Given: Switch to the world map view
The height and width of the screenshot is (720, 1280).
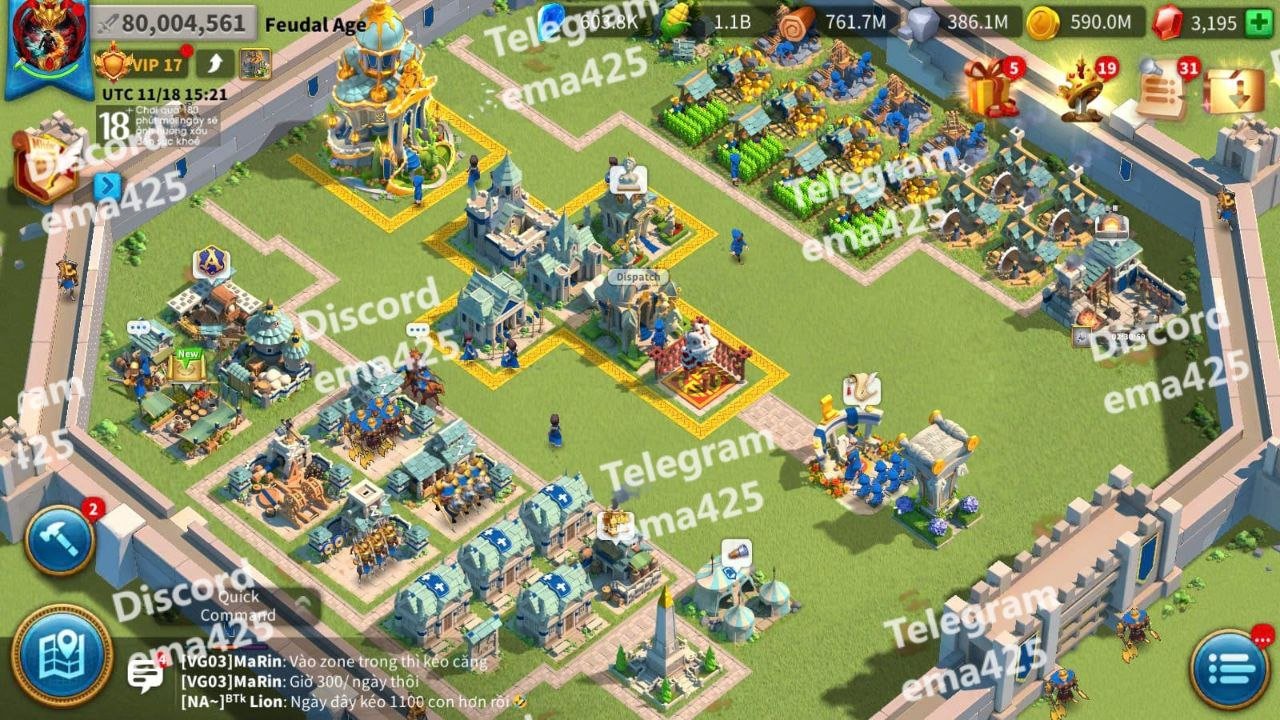Looking at the screenshot, I should pyautogui.click(x=61, y=655).
